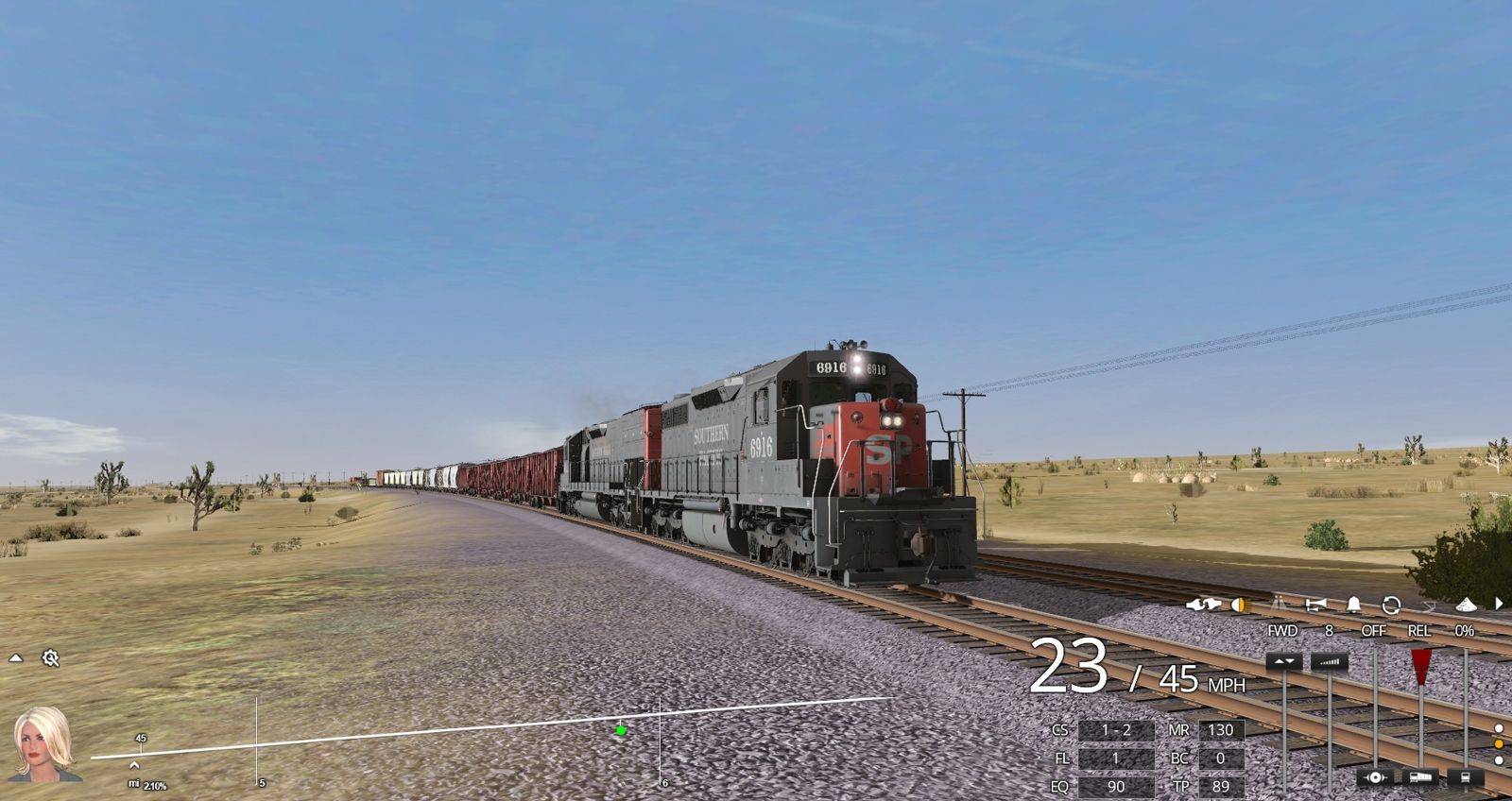Toggle the headlight icon

coord(1241,605)
